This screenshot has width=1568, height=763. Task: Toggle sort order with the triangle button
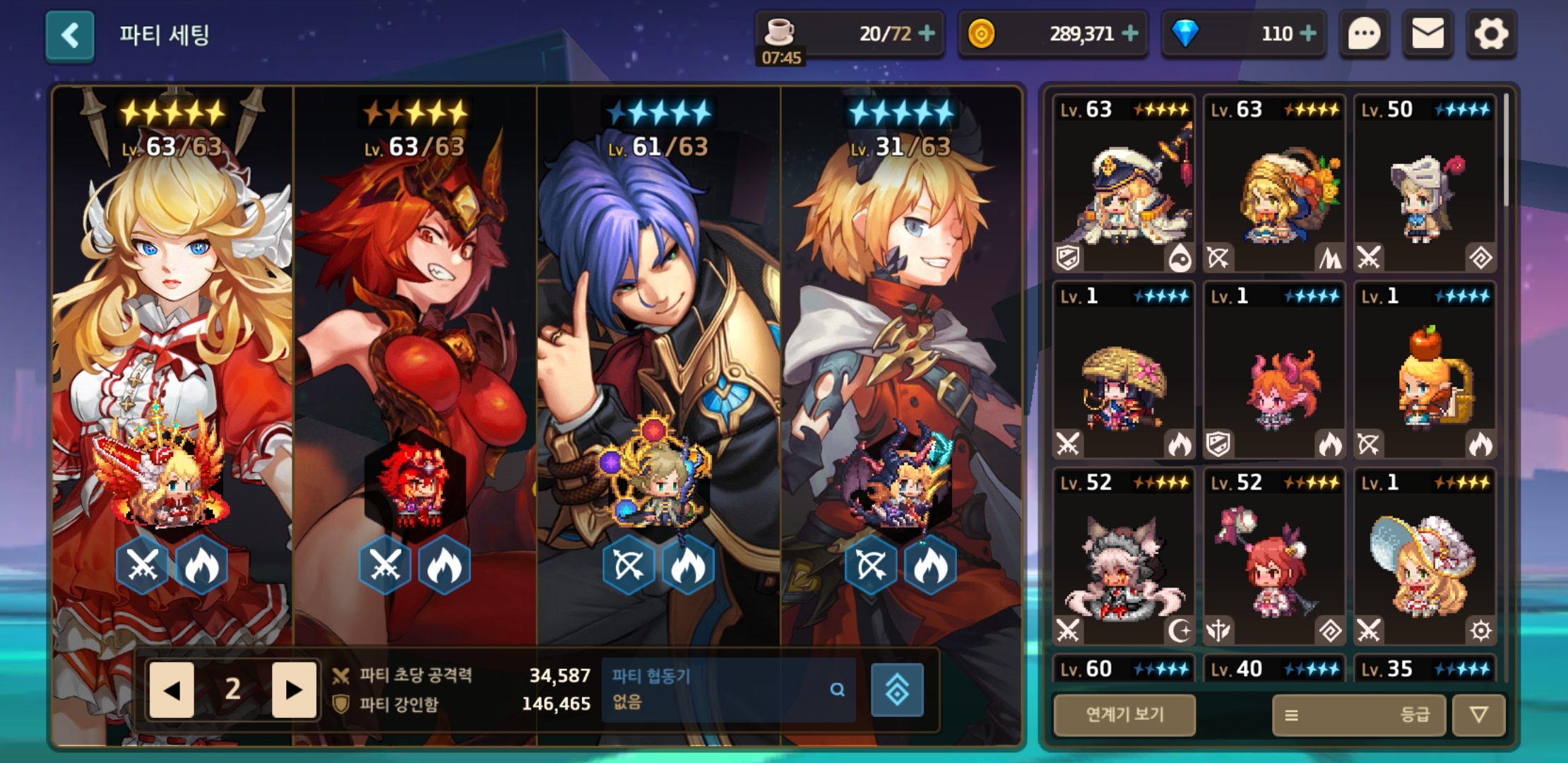pos(1478,715)
